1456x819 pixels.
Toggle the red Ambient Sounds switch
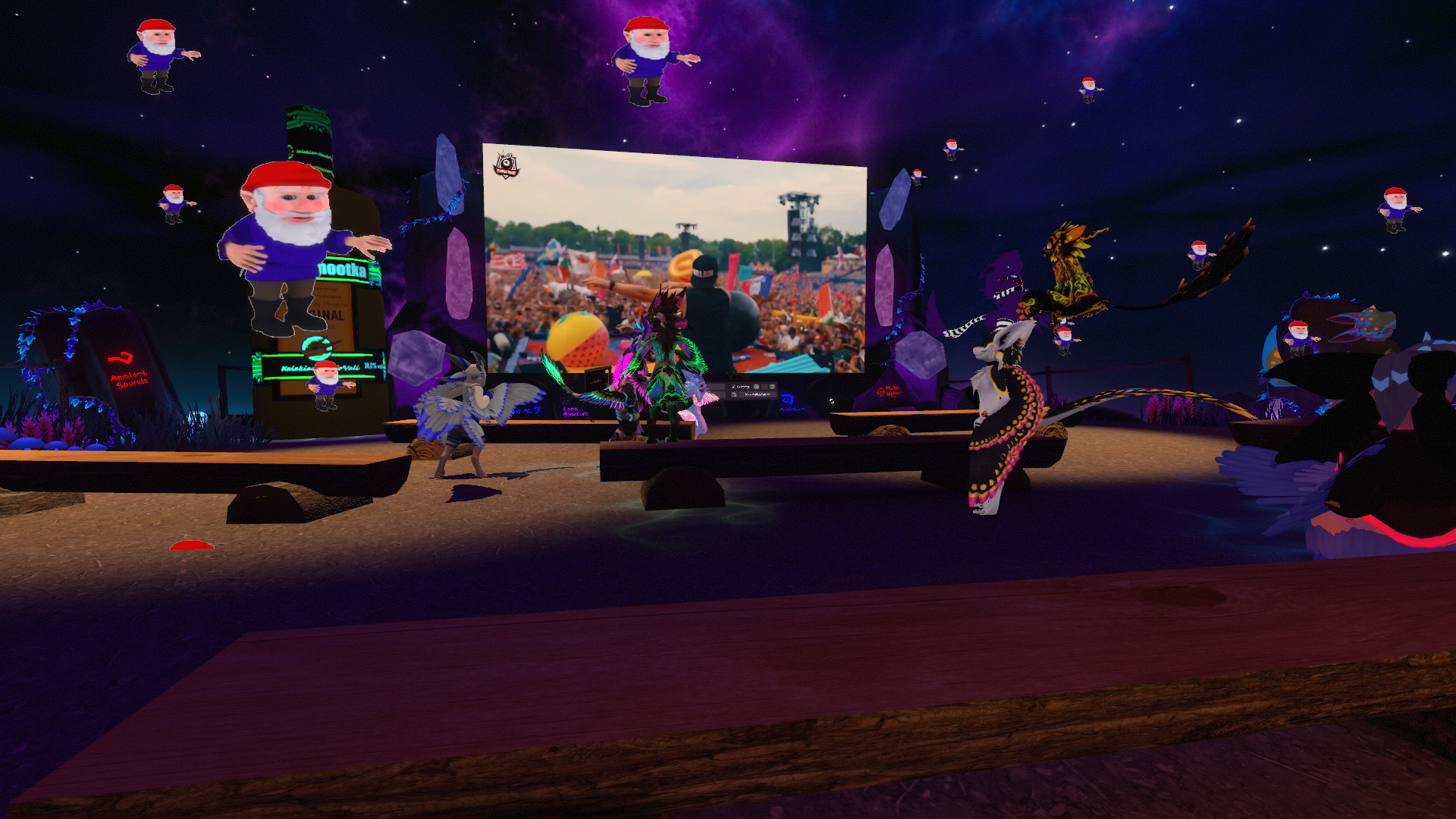[120, 358]
